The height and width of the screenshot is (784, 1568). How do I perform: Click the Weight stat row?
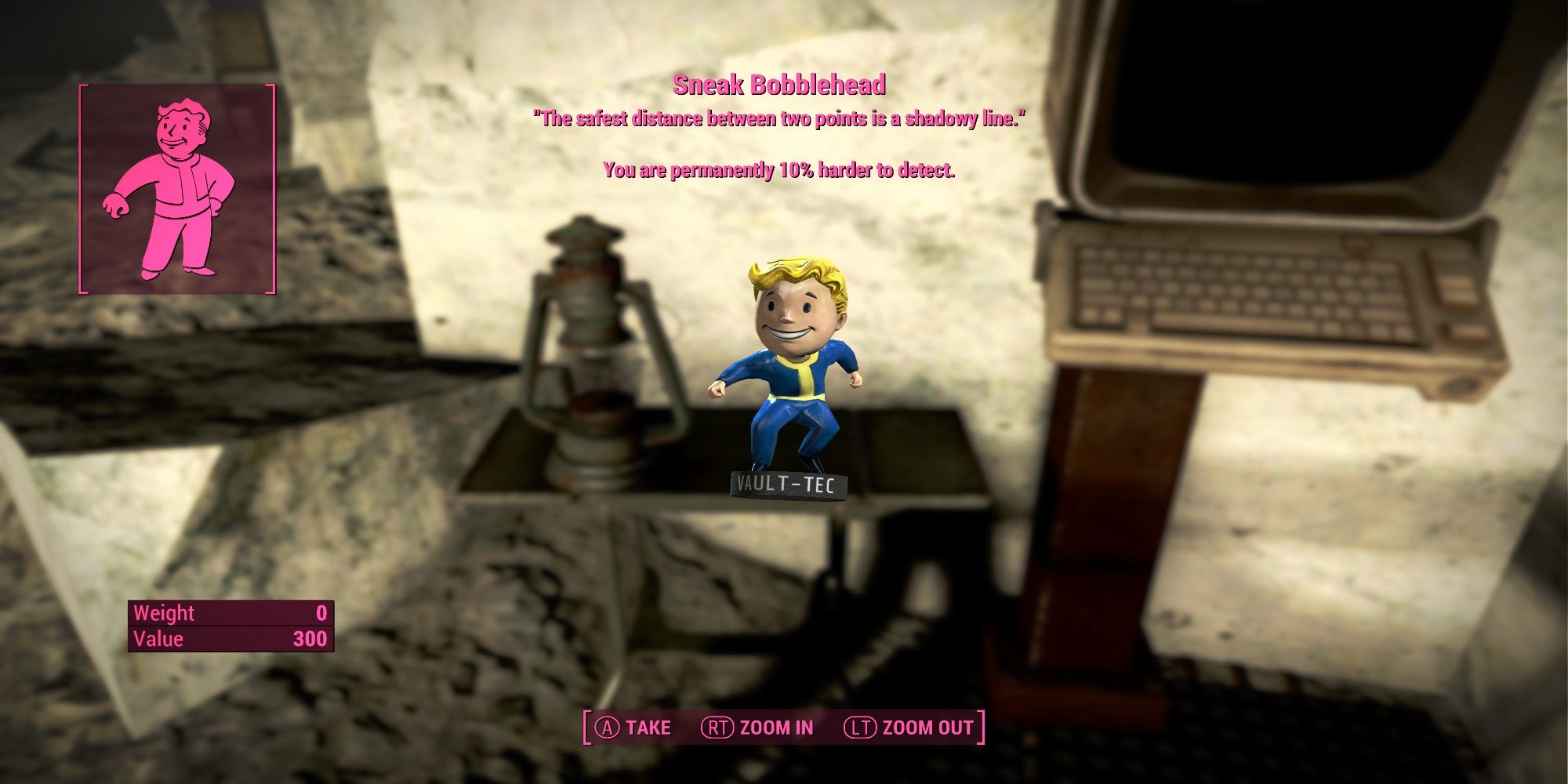[x=231, y=614]
